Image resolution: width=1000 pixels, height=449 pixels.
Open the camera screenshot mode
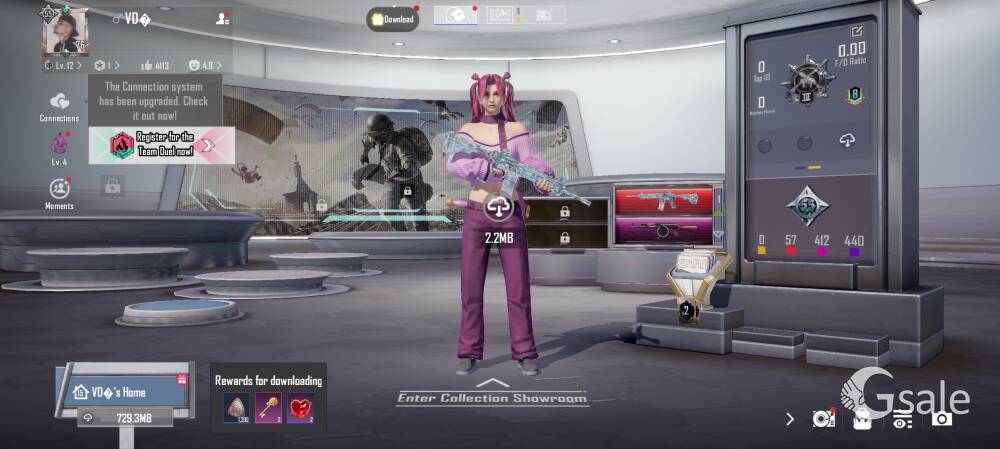click(941, 418)
